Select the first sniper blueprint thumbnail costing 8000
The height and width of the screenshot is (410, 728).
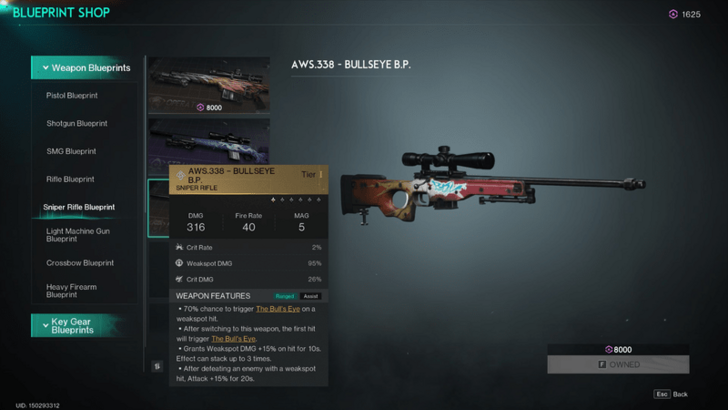pos(209,85)
